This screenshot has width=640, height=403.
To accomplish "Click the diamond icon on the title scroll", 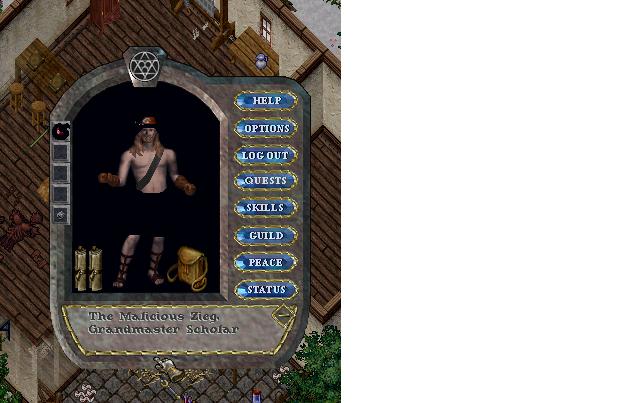I will tap(284, 313).
